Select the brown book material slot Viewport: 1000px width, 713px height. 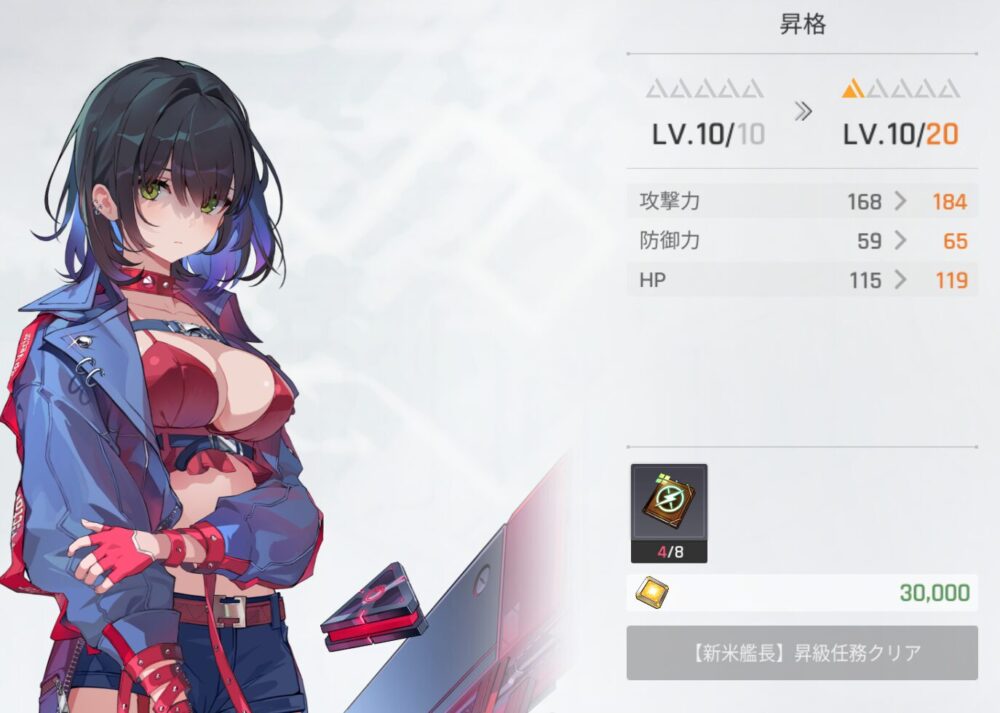(x=669, y=504)
